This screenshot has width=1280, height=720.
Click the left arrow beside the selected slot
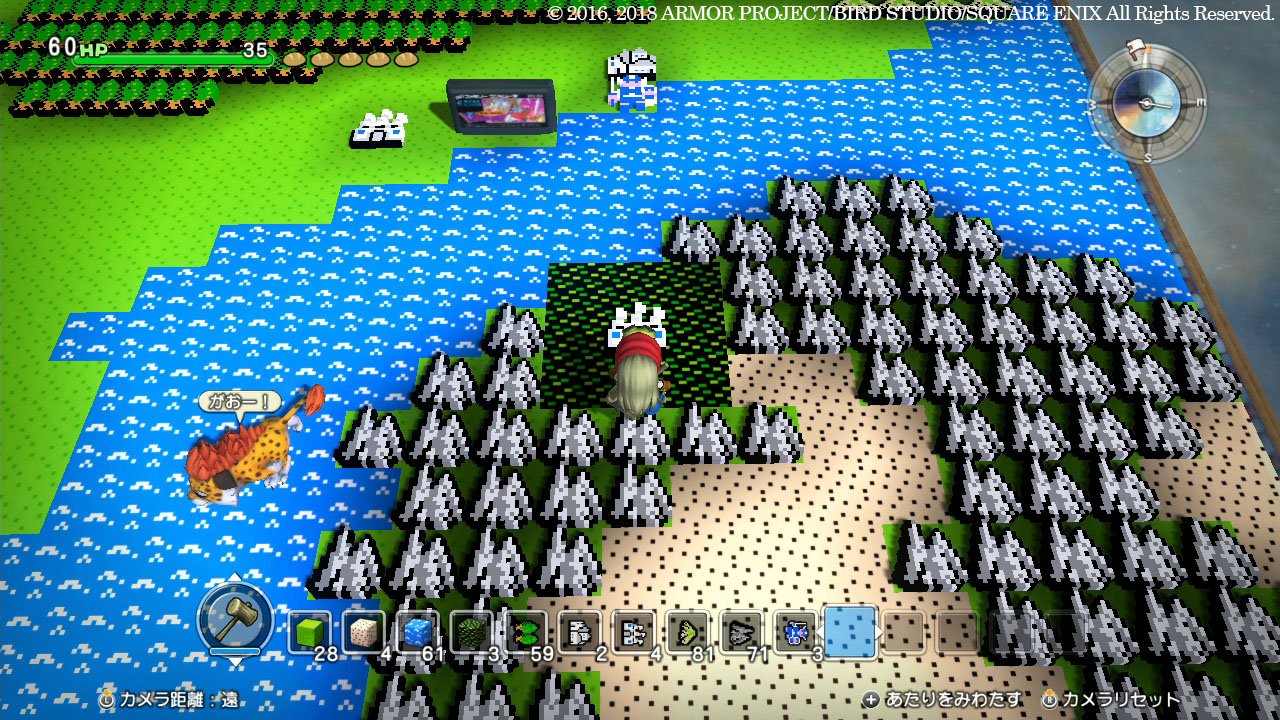pyautogui.click(x=819, y=632)
